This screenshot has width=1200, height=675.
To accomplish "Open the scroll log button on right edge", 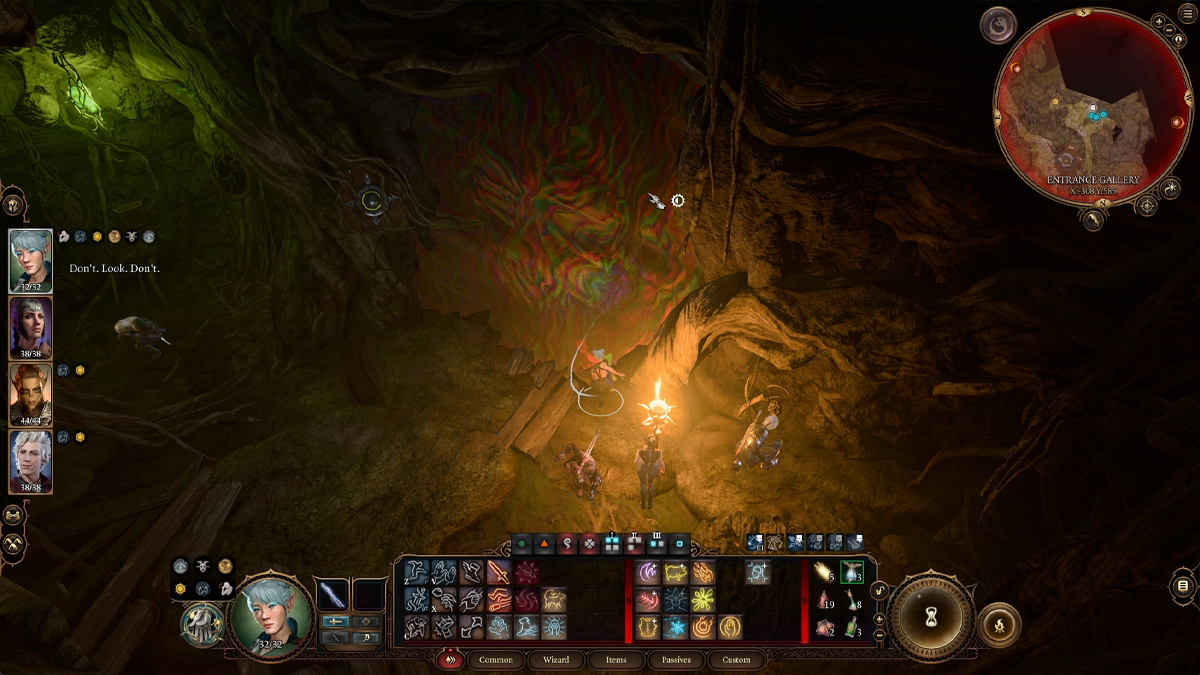I will point(1182,586).
